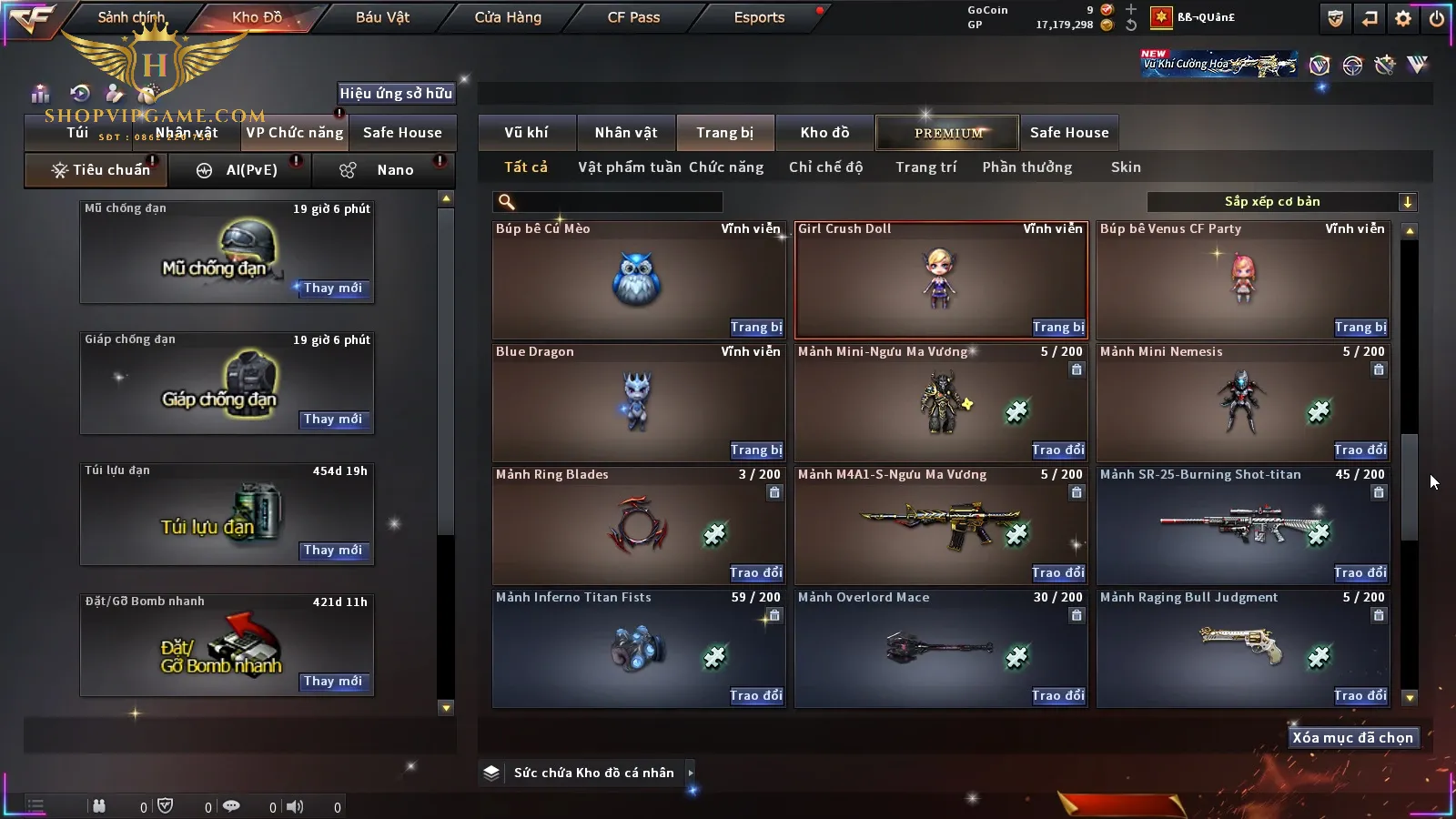Viewport: 1456px width, 819px height.
Task: Choose the Phần thưởng filter
Action: point(1026,167)
